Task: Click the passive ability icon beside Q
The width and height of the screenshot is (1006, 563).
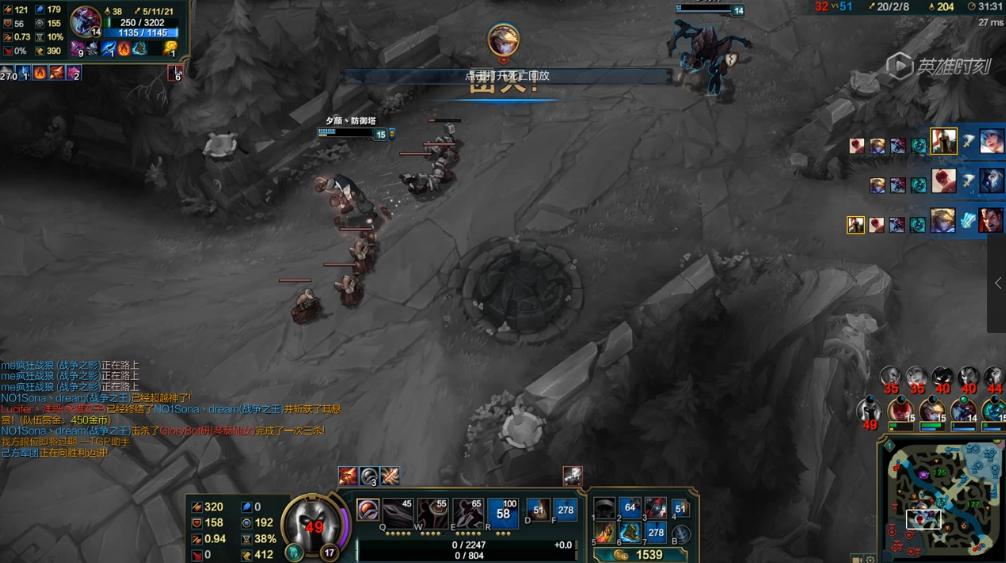Action: 368,510
